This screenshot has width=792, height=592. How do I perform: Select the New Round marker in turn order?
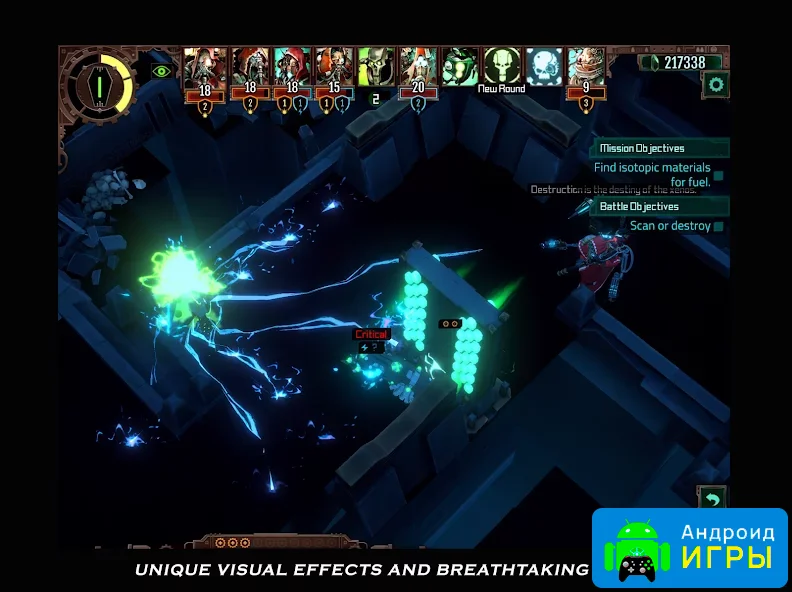pyautogui.click(x=502, y=67)
